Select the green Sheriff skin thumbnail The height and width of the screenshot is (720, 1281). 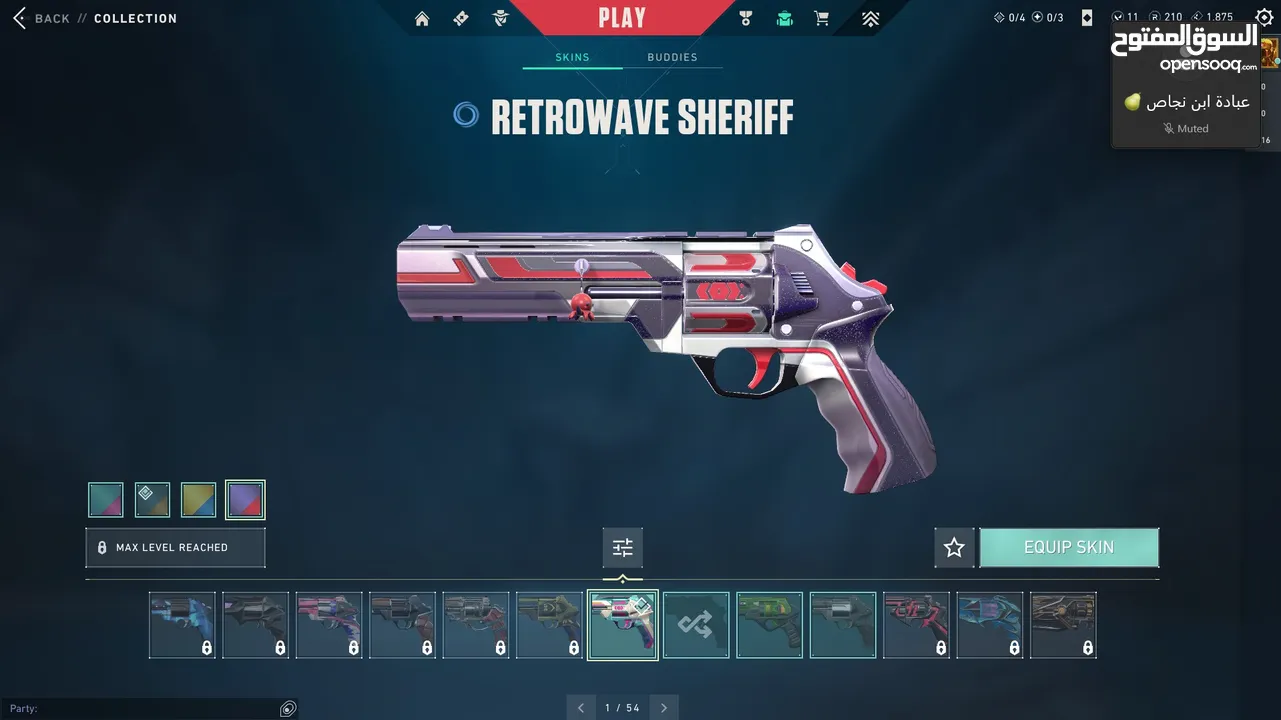tap(770, 625)
